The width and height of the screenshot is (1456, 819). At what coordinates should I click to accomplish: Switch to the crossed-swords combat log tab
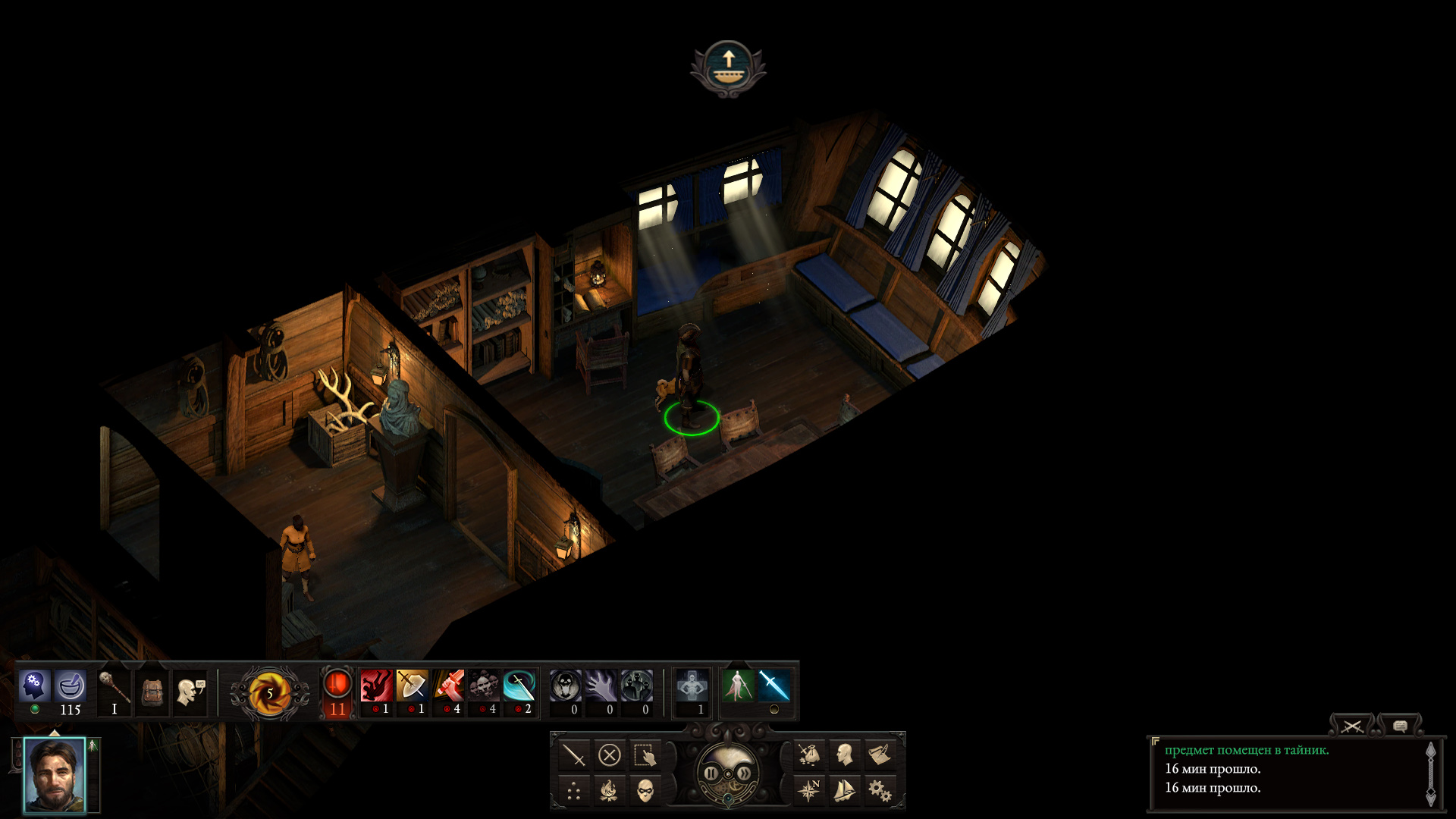1351,726
